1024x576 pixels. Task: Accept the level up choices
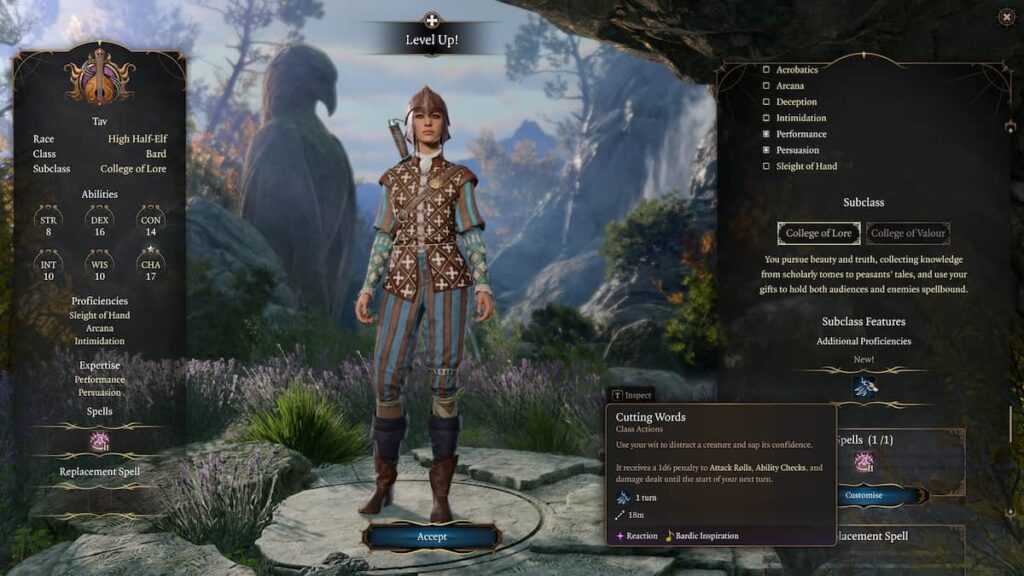431,537
